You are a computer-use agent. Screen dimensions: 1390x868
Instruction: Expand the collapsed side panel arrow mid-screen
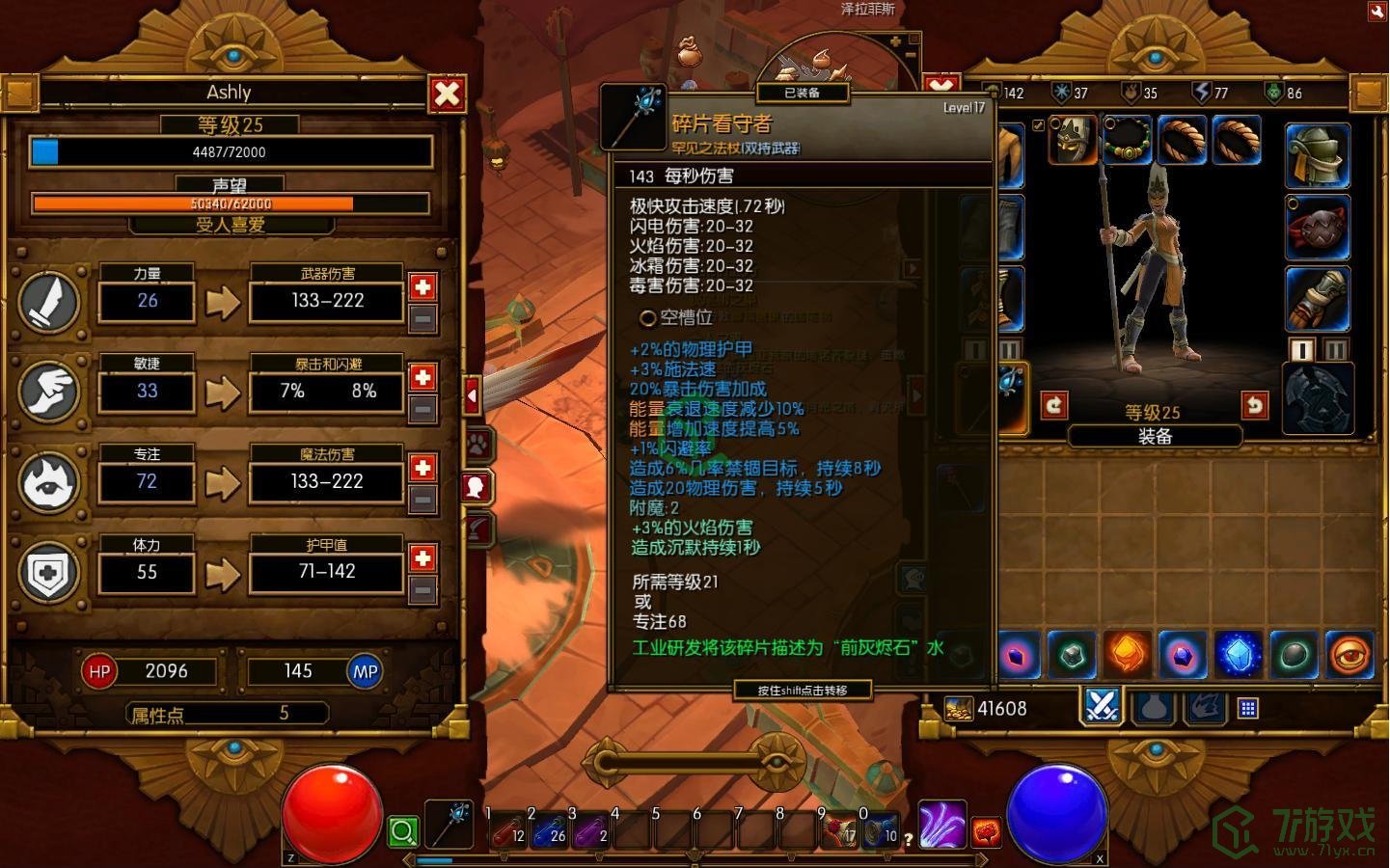point(472,394)
